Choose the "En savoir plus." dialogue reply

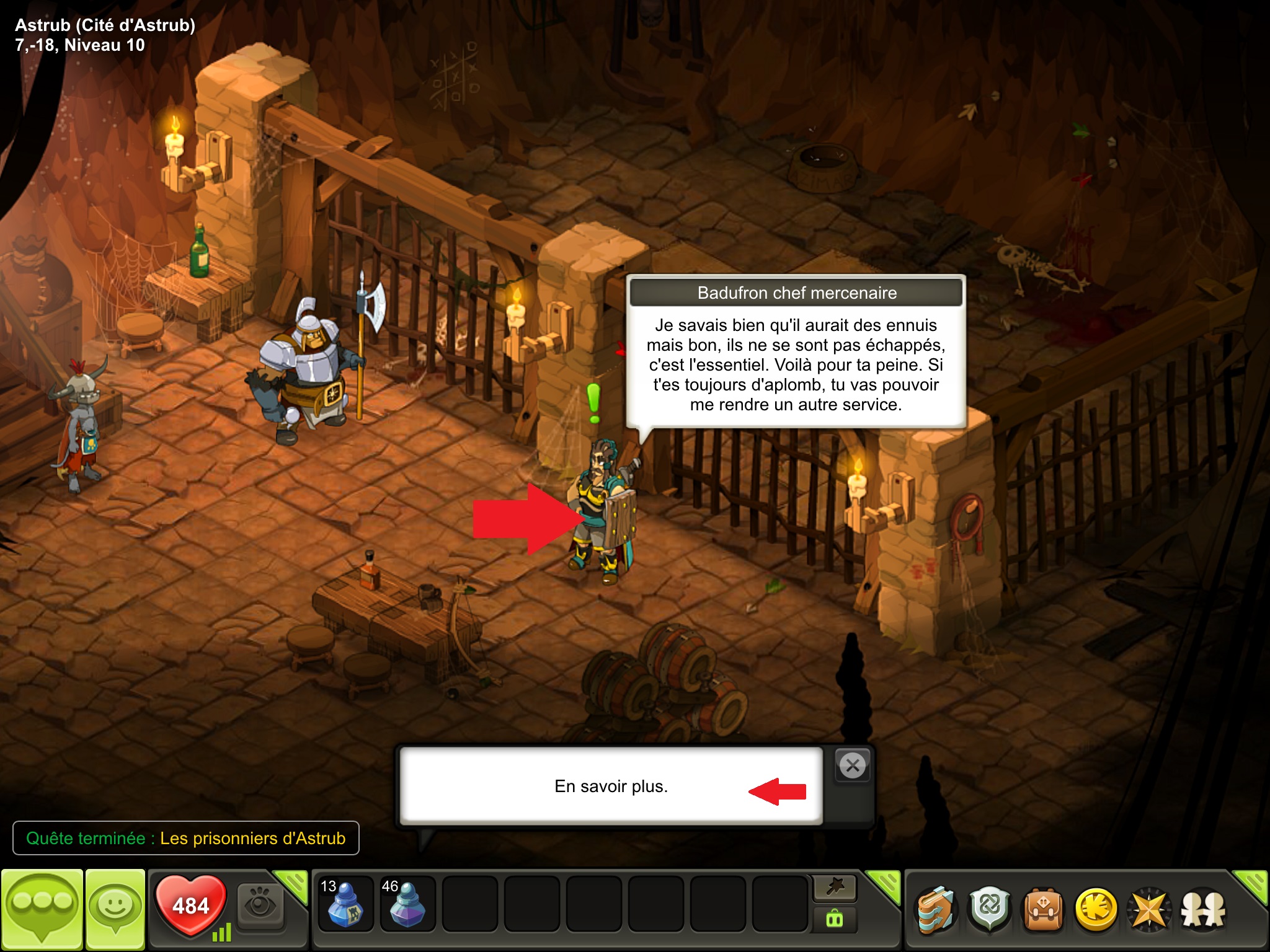point(611,786)
